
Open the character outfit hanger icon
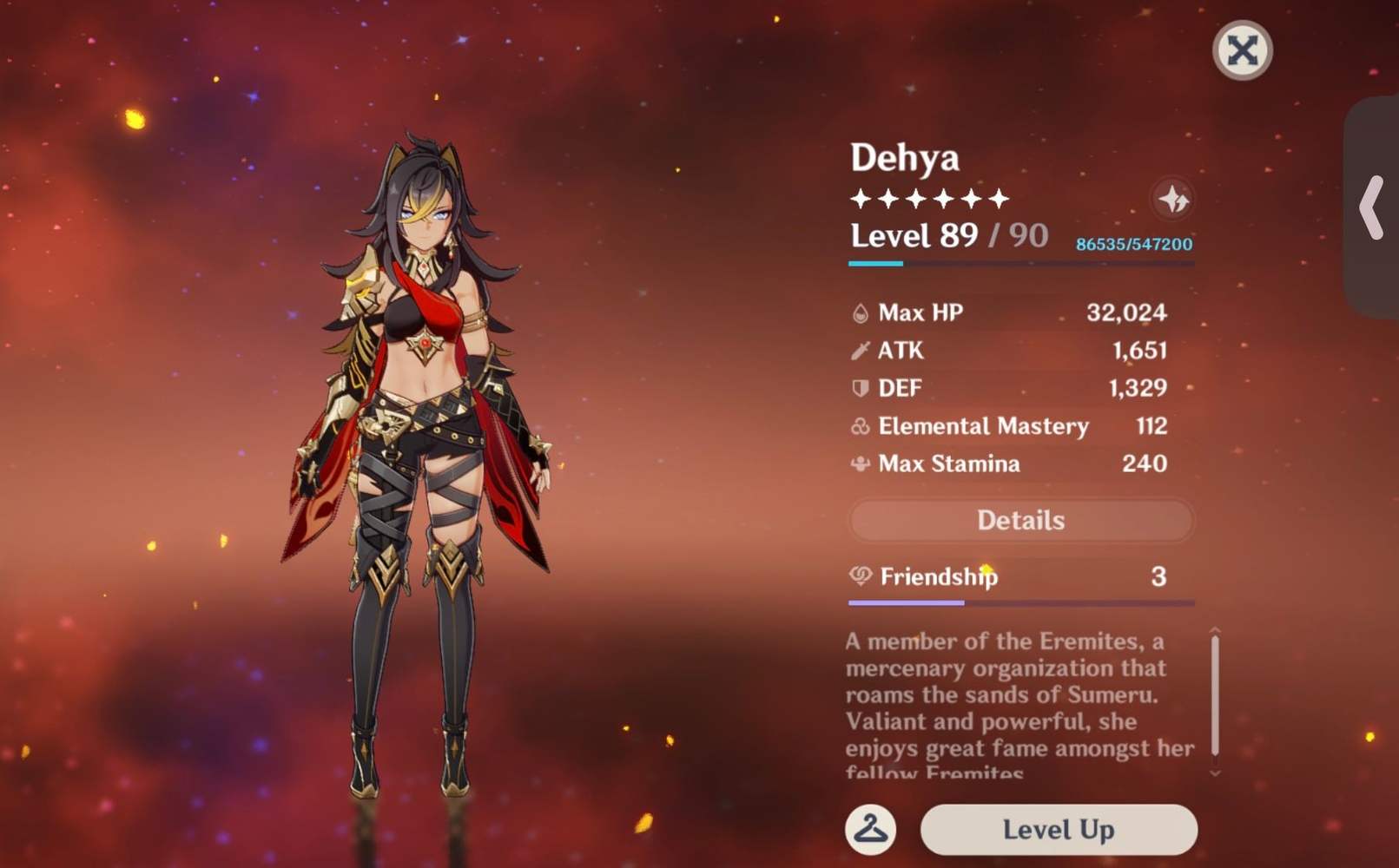click(869, 830)
